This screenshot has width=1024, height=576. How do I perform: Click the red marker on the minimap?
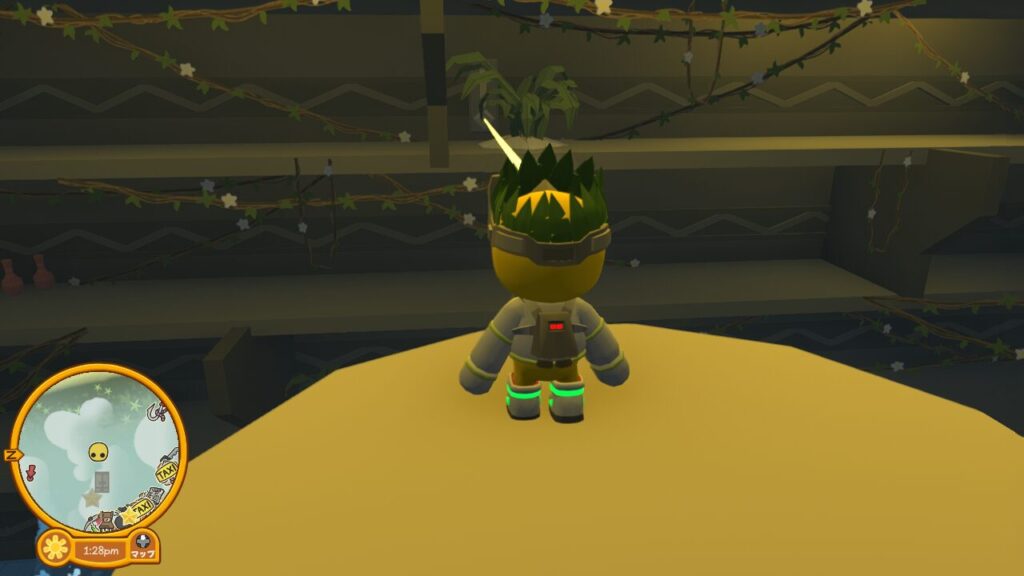[31, 470]
